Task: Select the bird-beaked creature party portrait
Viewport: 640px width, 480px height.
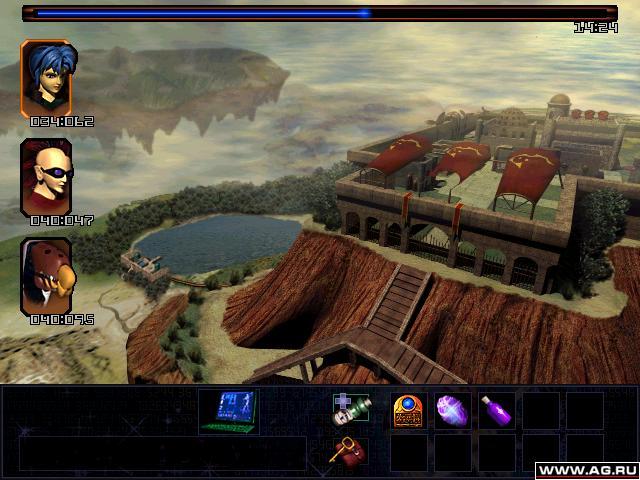Action: tap(46, 275)
